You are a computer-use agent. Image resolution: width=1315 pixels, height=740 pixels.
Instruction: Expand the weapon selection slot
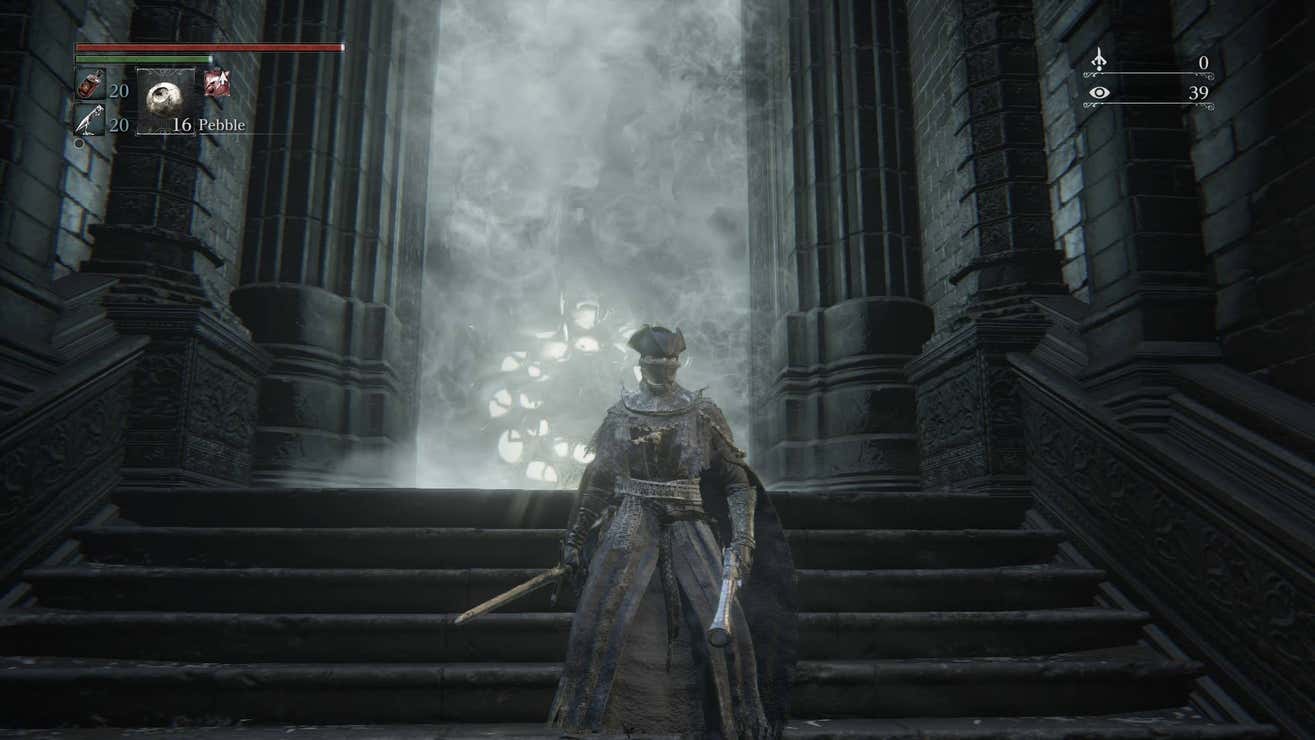pyautogui.click(x=217, y=83)
